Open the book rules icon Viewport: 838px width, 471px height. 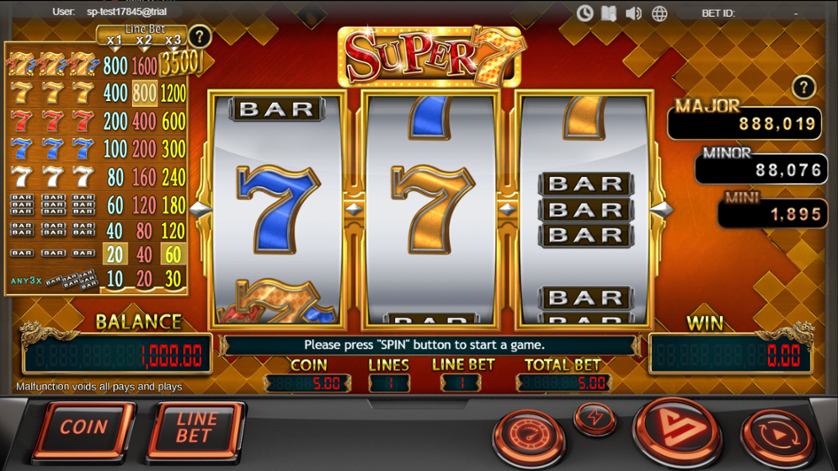click(x=609, y=13)
